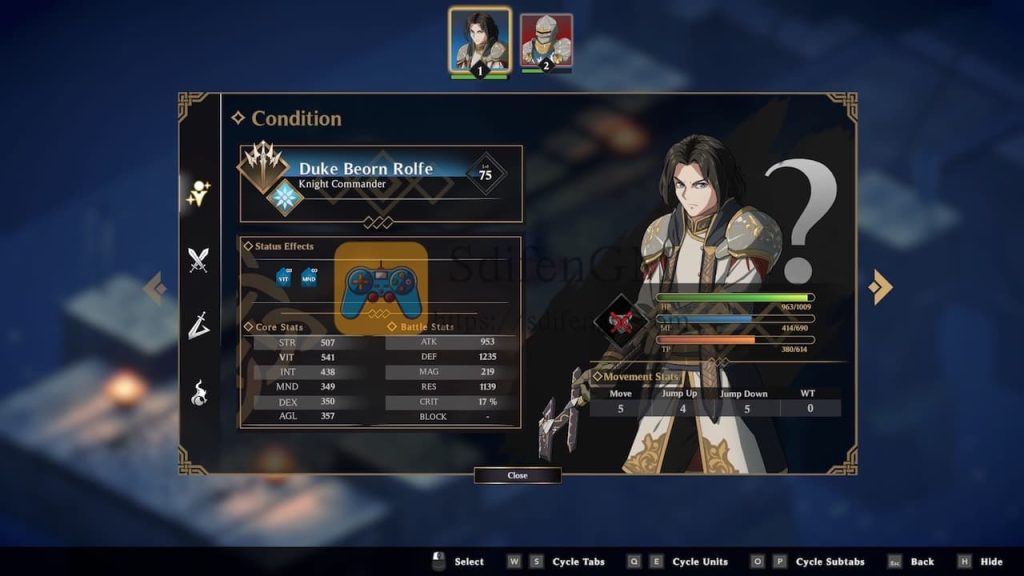The height and width of the screenshot is (576, 1024).
Task: Open the flame icon tab
Action: click(x=199, y=392)
